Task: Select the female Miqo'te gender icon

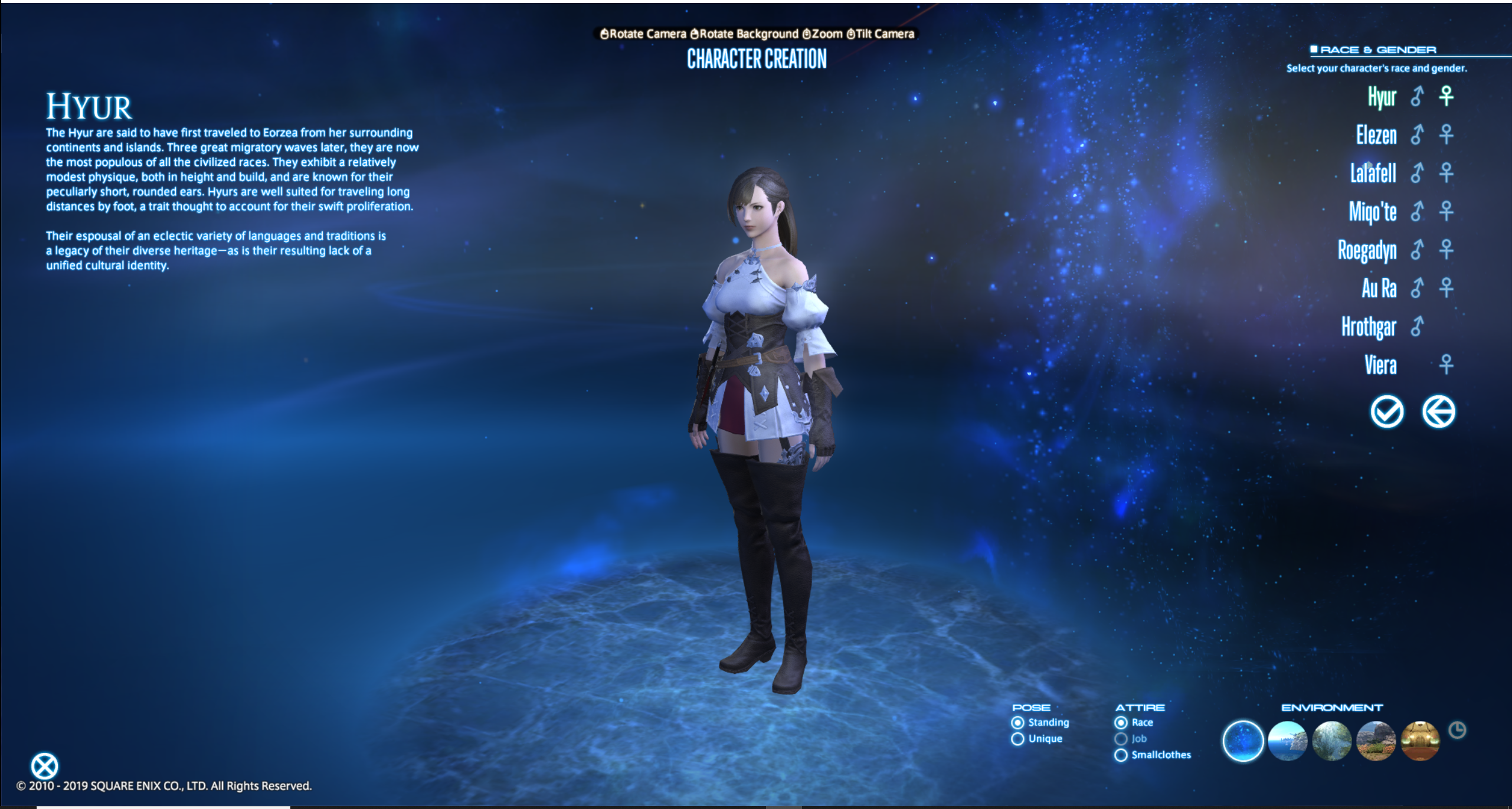Action: pyautogui.click(x=1446, y=211)
